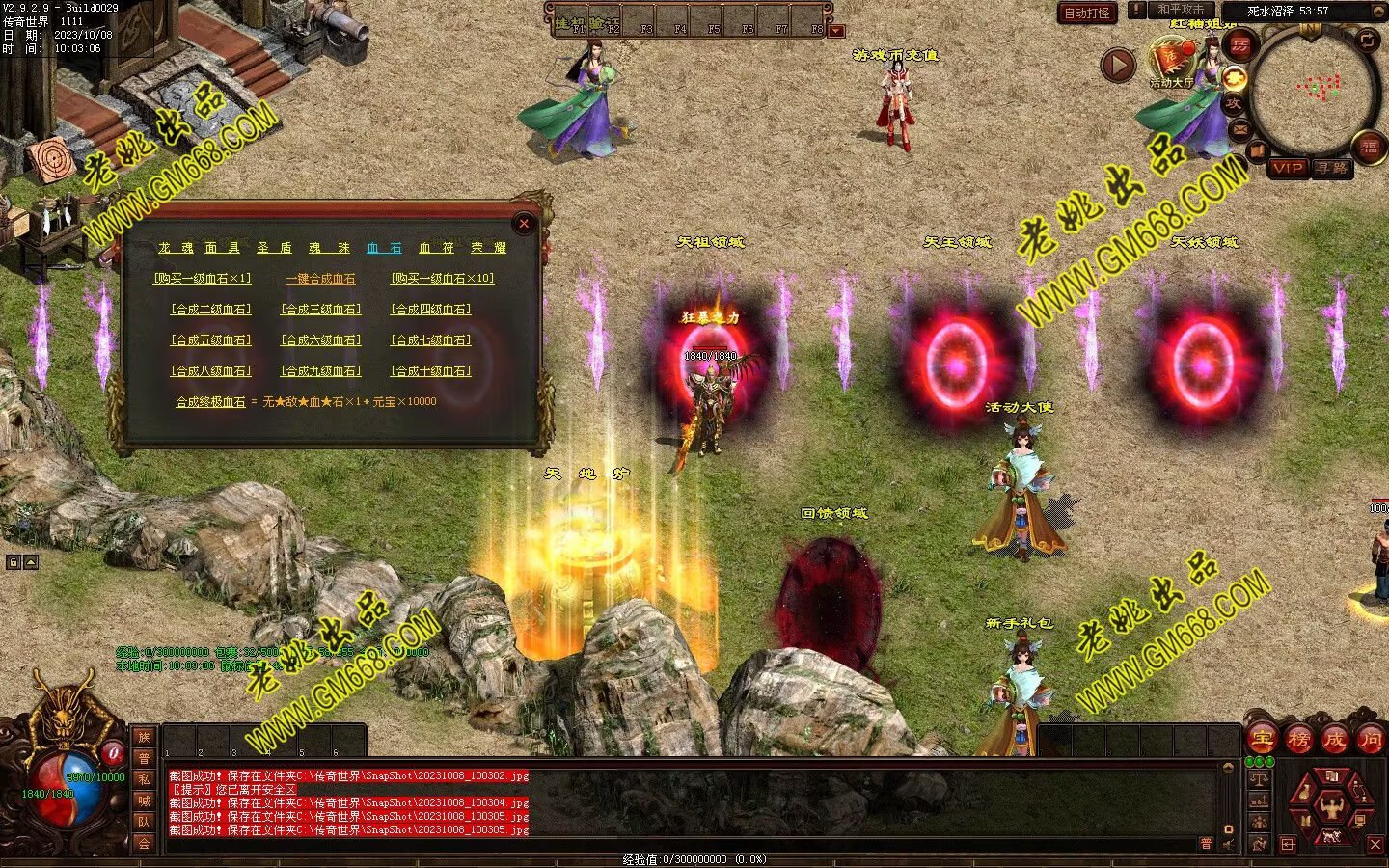Switch to the 龙魂 tab
Image resolution: width=1389 pixels, height=868 pixels.
pos(177,248)
